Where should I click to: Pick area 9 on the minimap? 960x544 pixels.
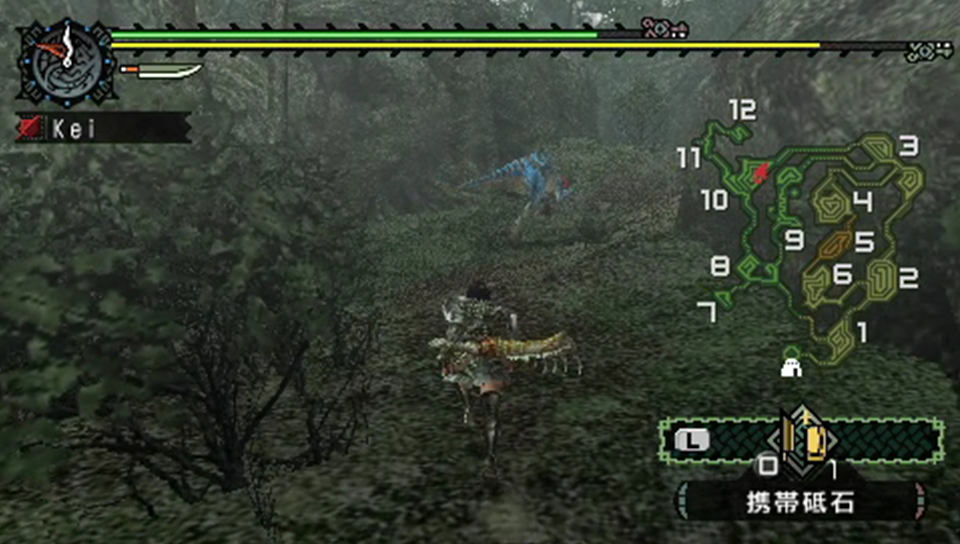pos(795,240)
